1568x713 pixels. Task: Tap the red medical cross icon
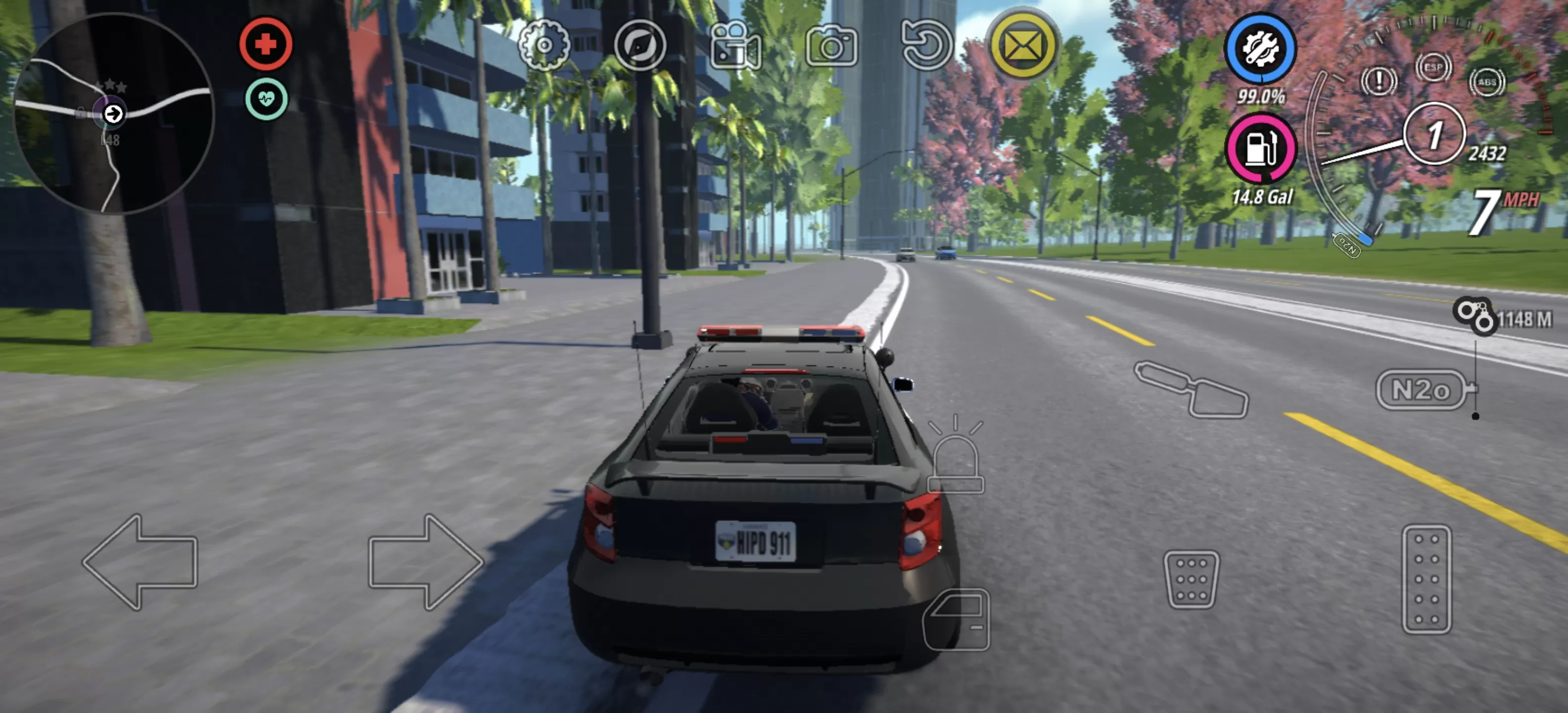click(266, 44)
